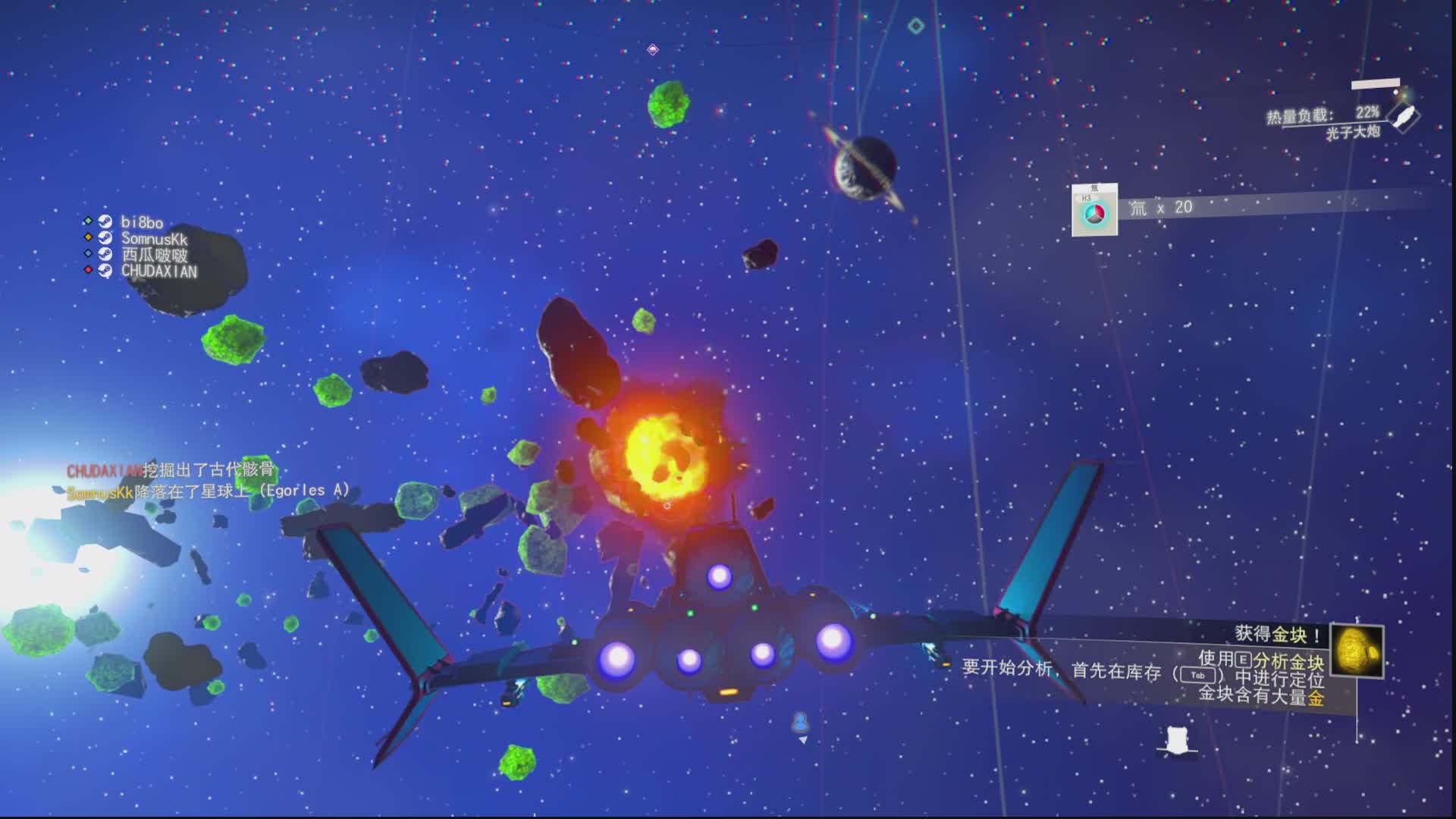Click the tritium pickup icon
The width and height of the screenshot is (1456, 819).
(1094, 212)
